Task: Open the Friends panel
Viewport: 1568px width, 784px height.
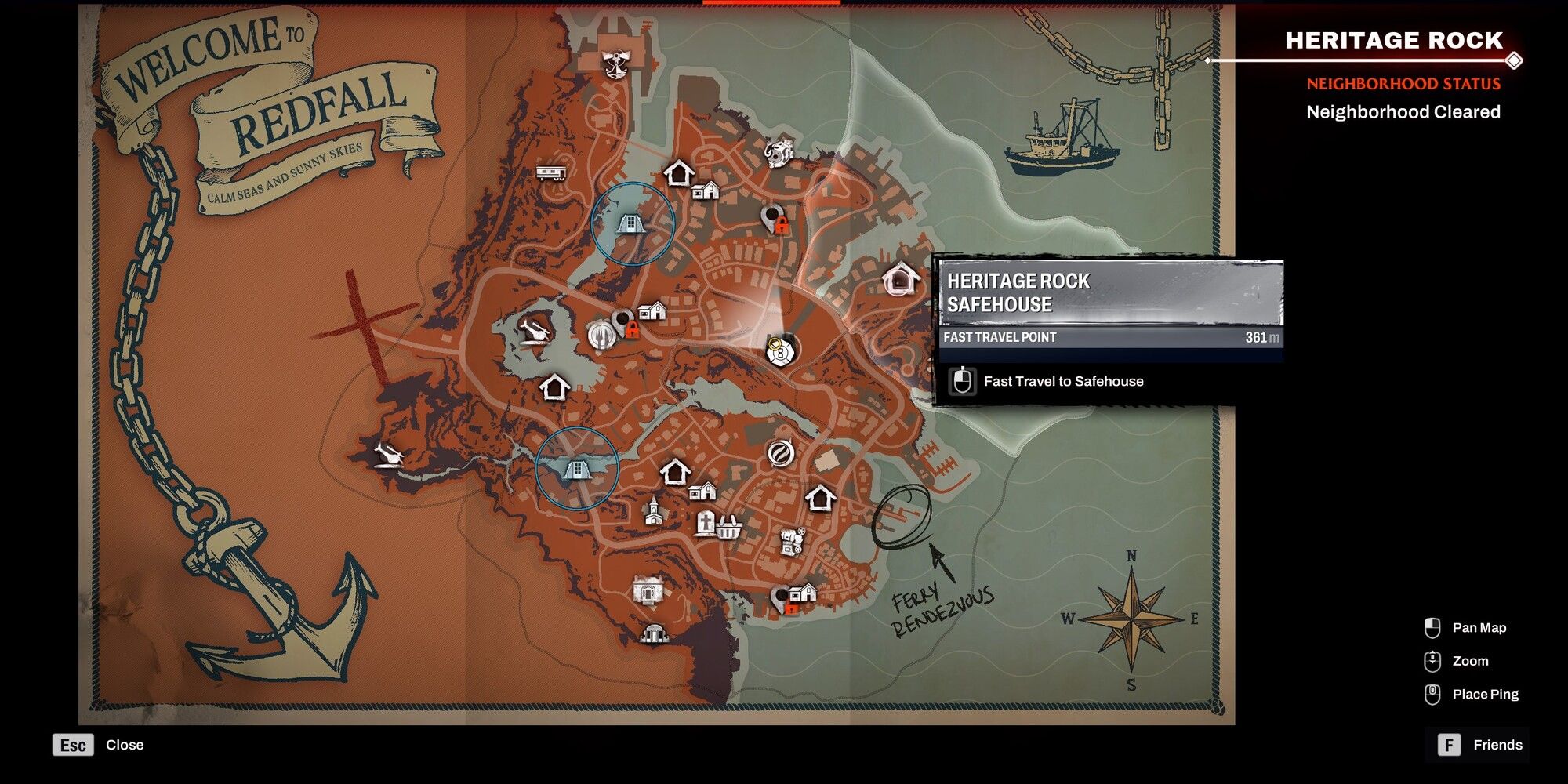Action: [x=1477, y=744]
